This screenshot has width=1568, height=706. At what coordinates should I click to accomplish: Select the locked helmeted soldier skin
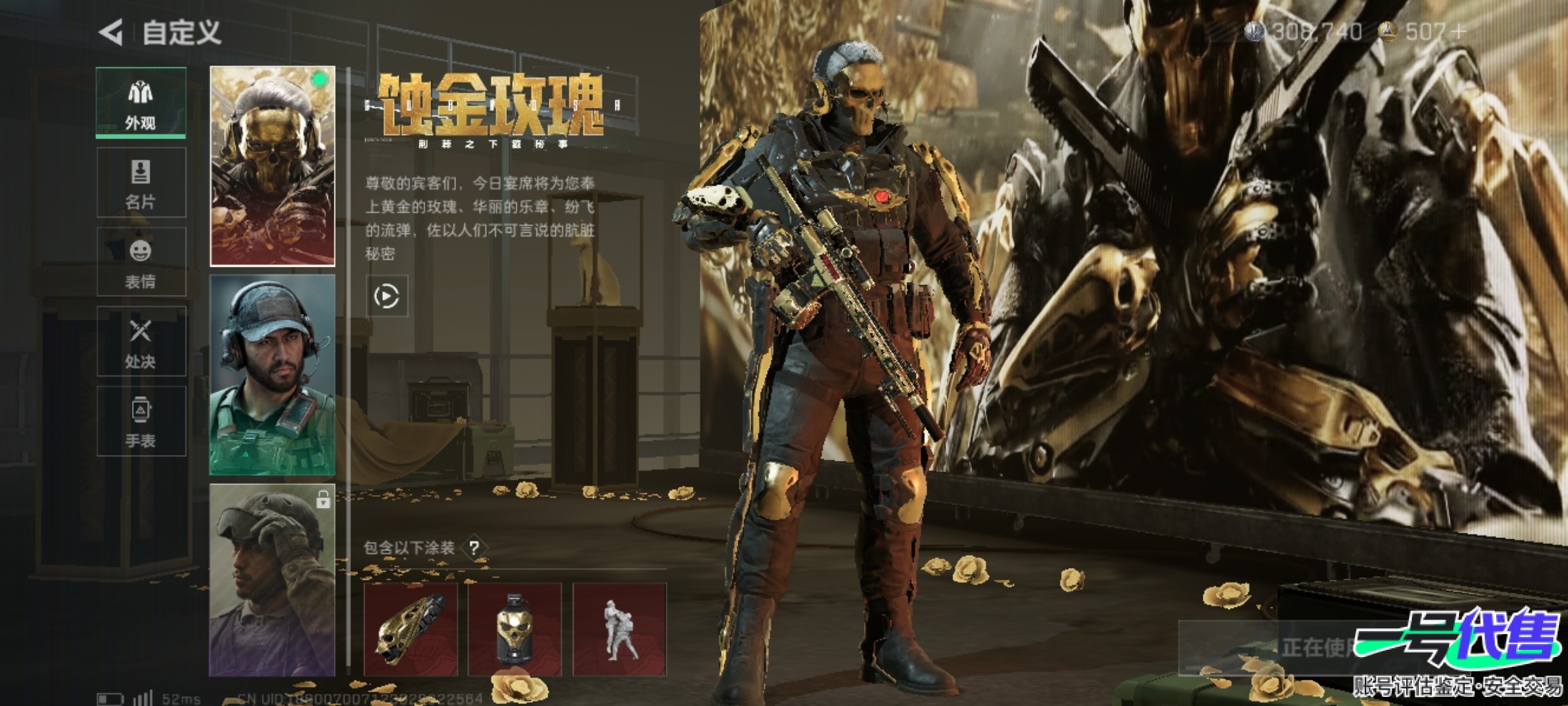tap(272, 580)
